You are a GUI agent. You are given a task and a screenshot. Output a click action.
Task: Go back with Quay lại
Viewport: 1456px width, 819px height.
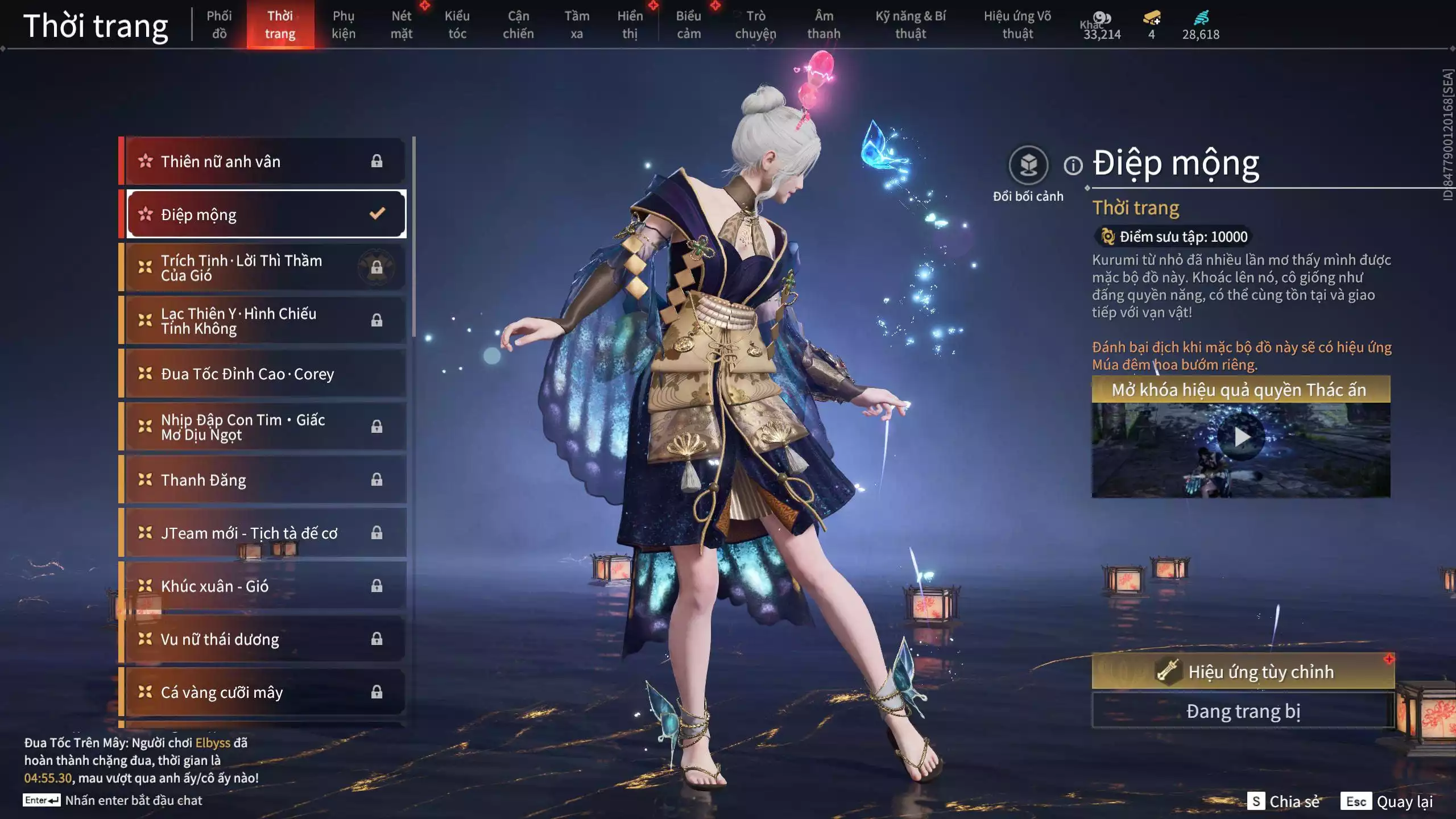[x=1388, y=801]
